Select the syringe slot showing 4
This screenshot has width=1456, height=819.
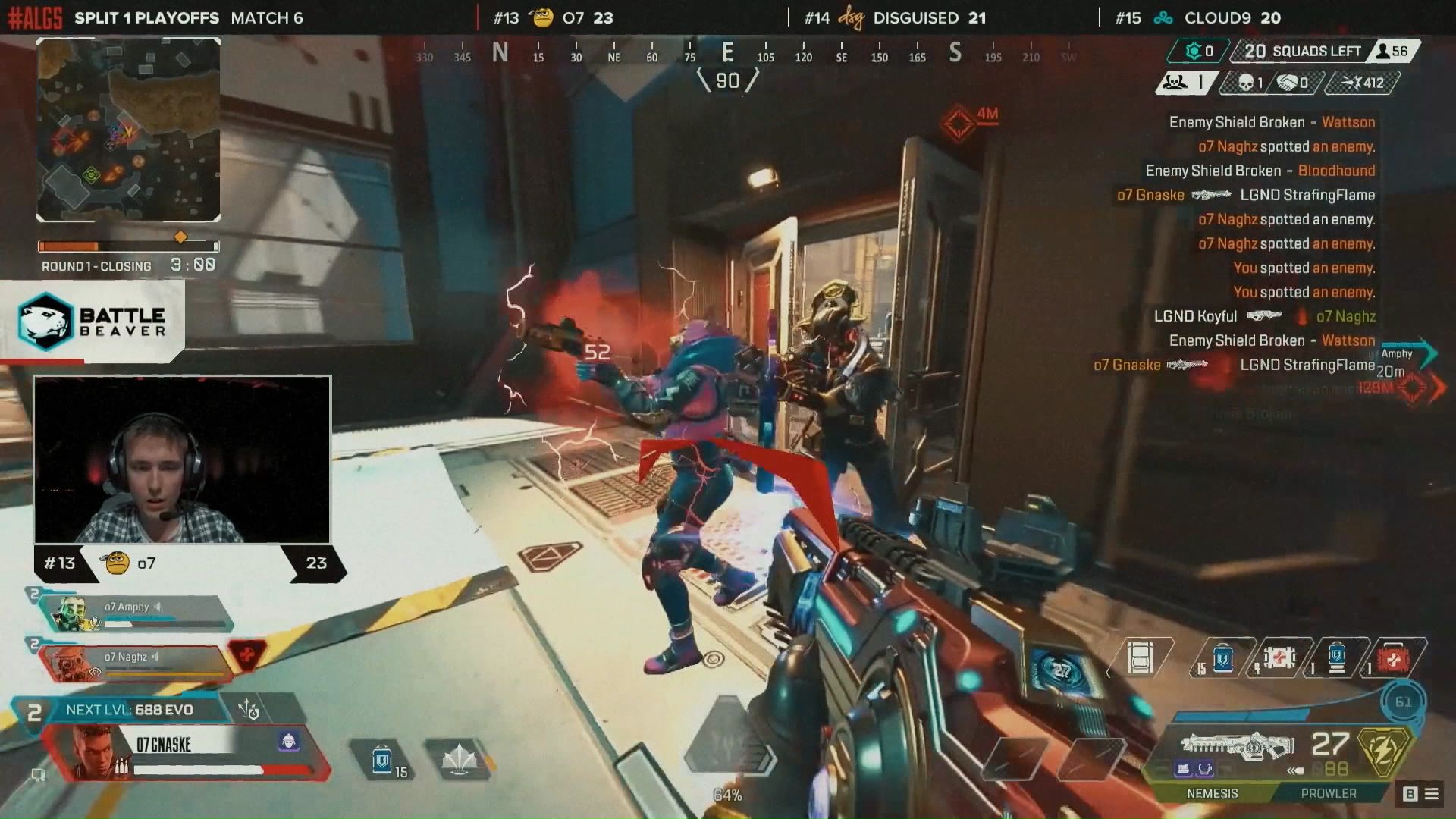coord(1279,657)
